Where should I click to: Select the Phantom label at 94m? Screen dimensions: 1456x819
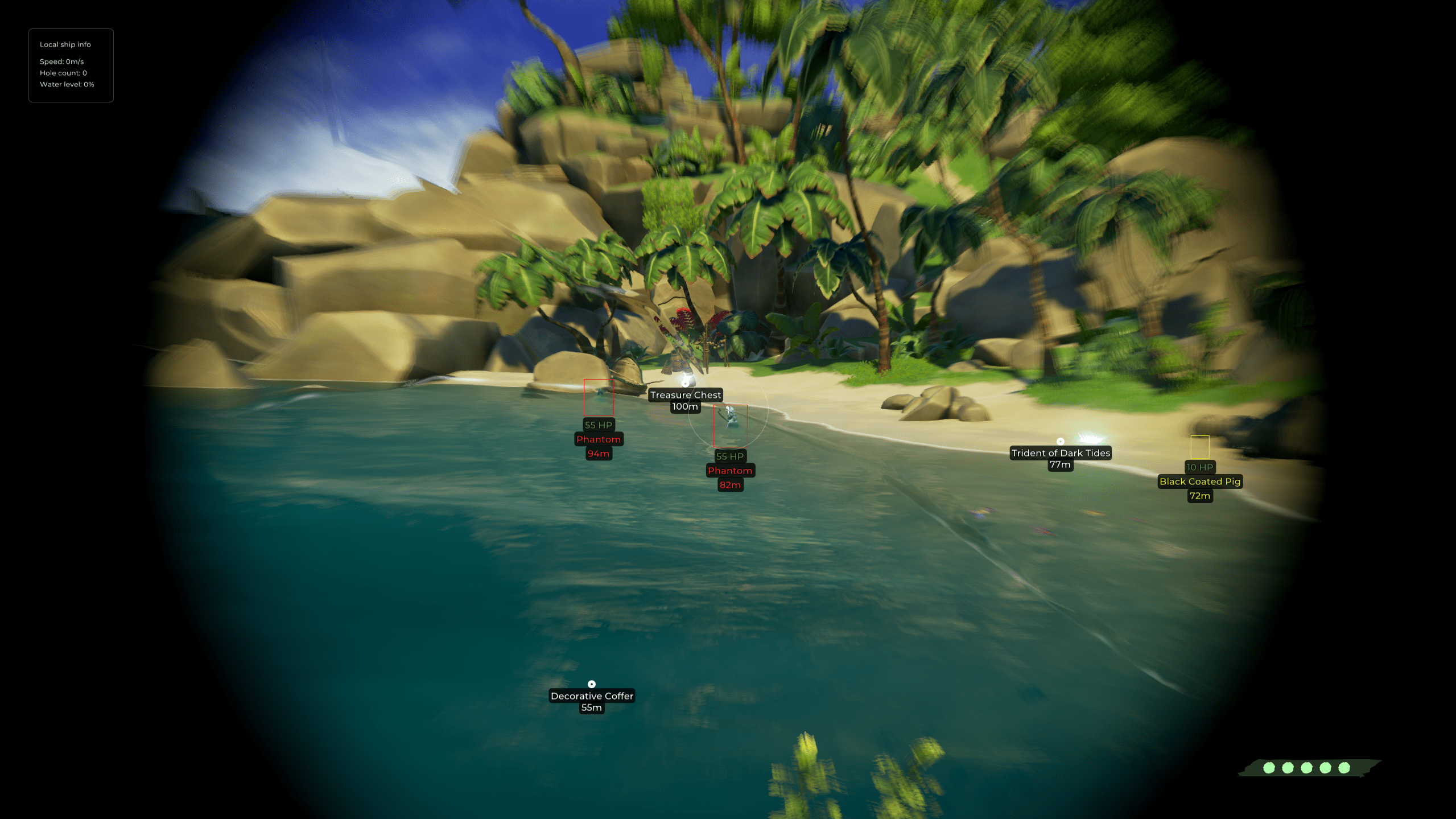pyautogui.click(x=599, y=439)
